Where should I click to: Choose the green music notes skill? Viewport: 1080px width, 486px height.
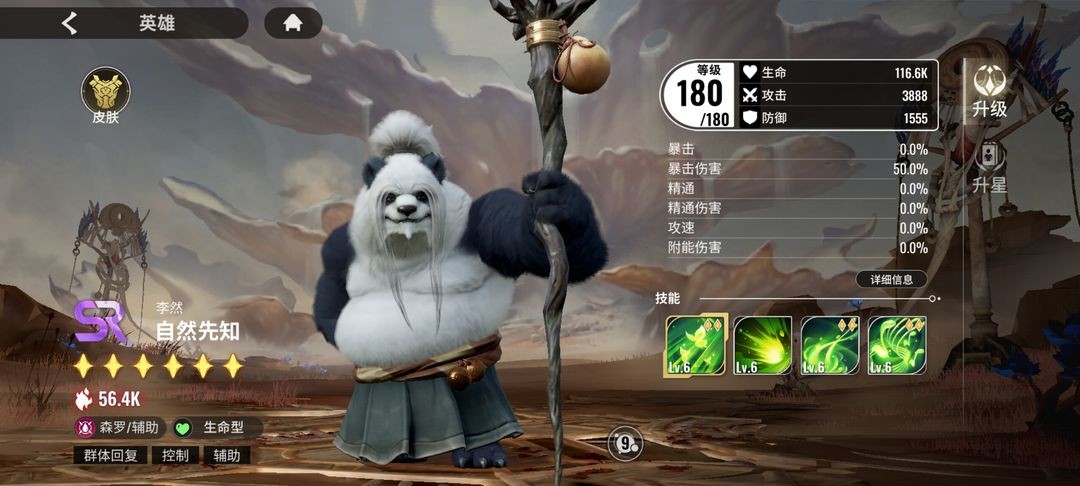(897, 346)
